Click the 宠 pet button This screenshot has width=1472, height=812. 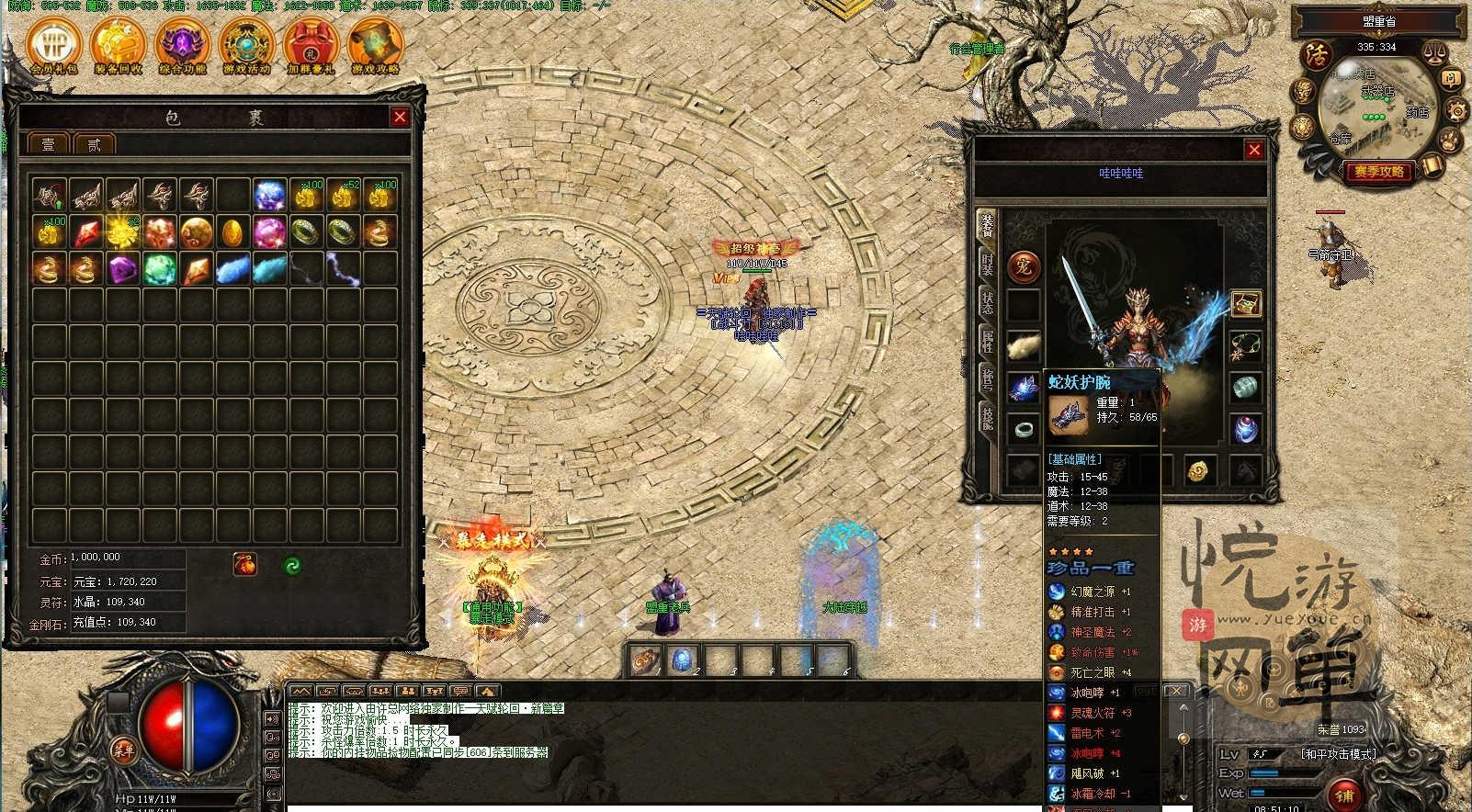[x=1023, y=267]
